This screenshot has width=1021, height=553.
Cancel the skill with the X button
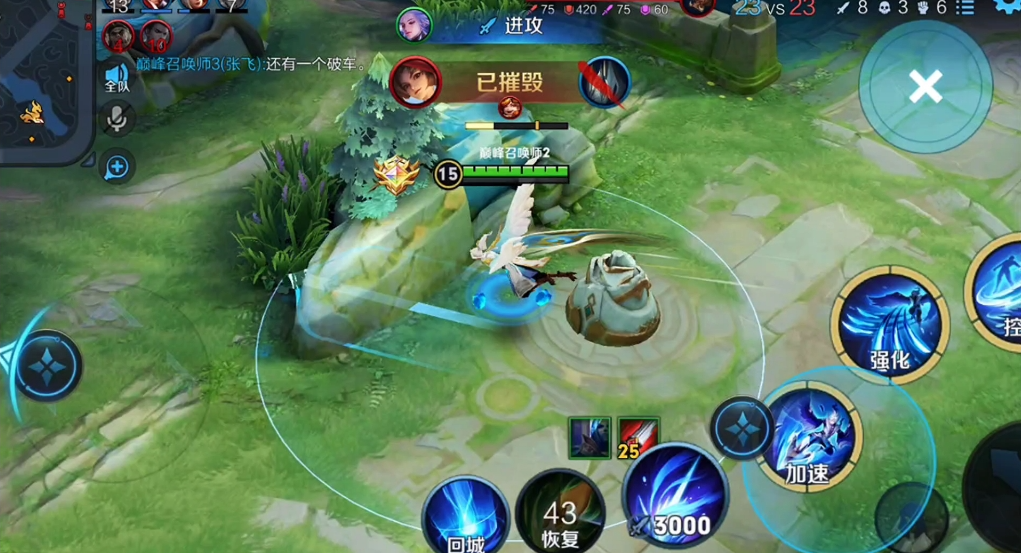[925, 88]
